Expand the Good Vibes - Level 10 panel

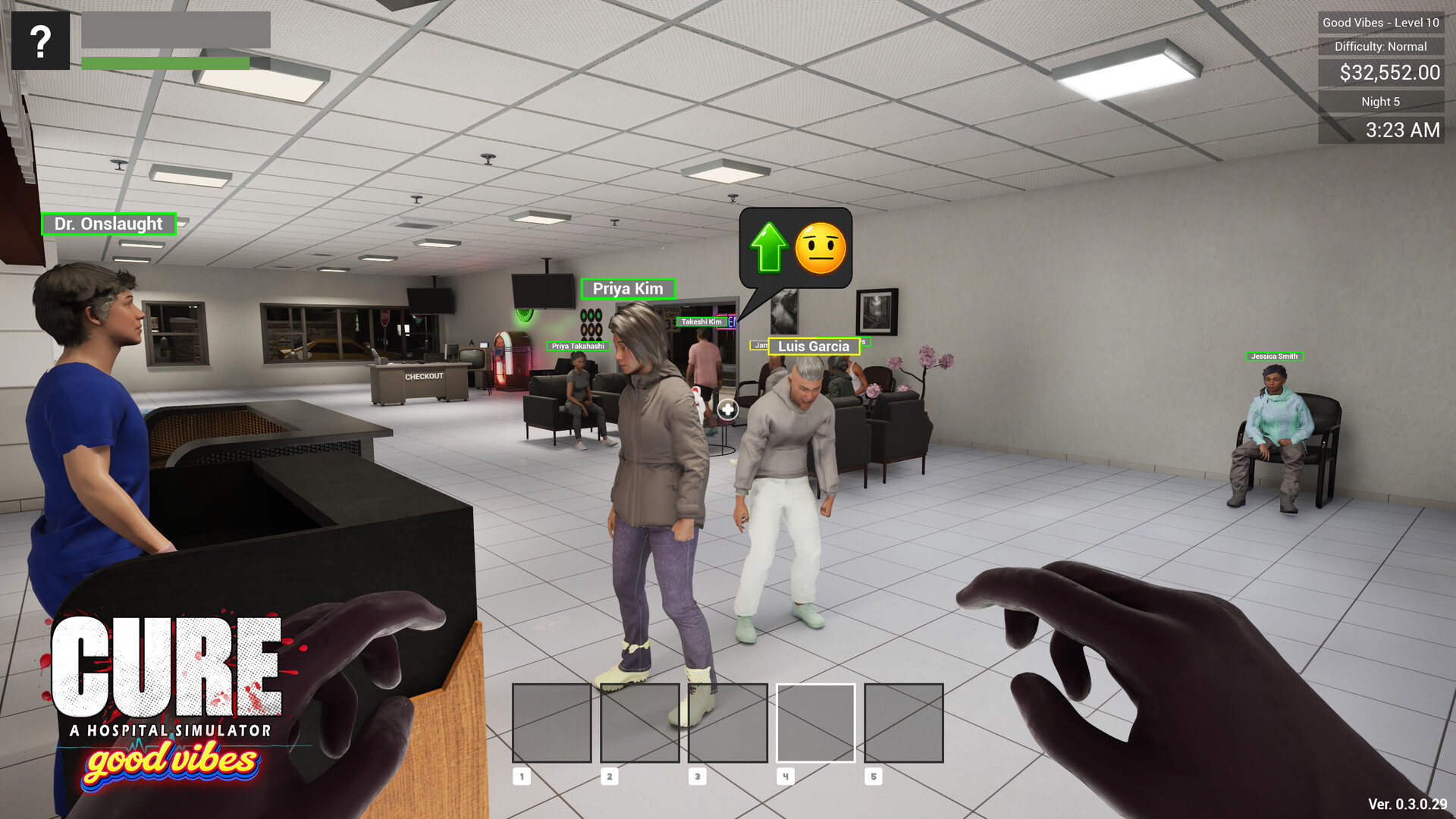(1380, 23)
